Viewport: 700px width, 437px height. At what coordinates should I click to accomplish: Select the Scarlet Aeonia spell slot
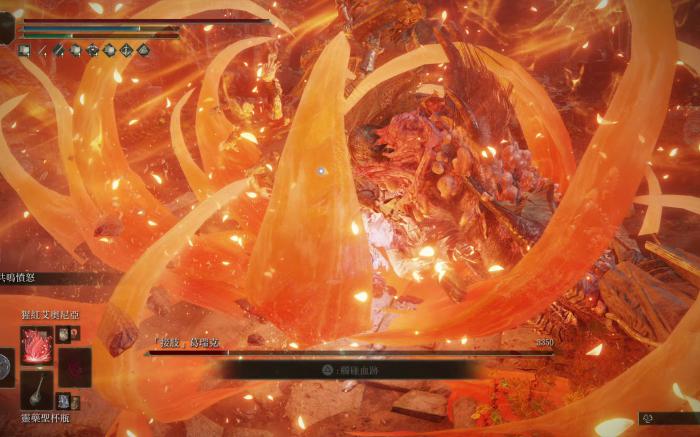38,345
